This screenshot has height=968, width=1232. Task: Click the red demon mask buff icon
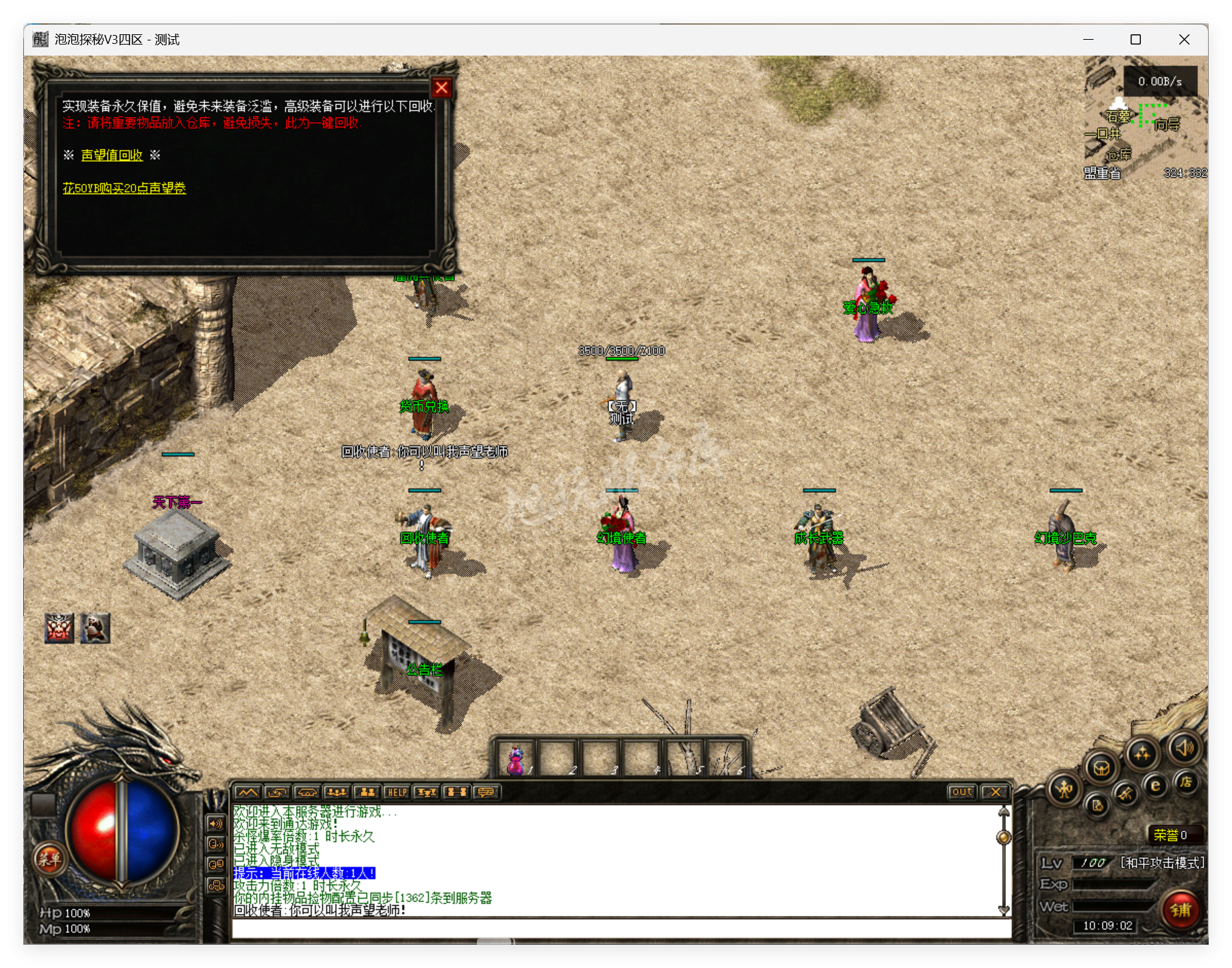tap(60, 628)
